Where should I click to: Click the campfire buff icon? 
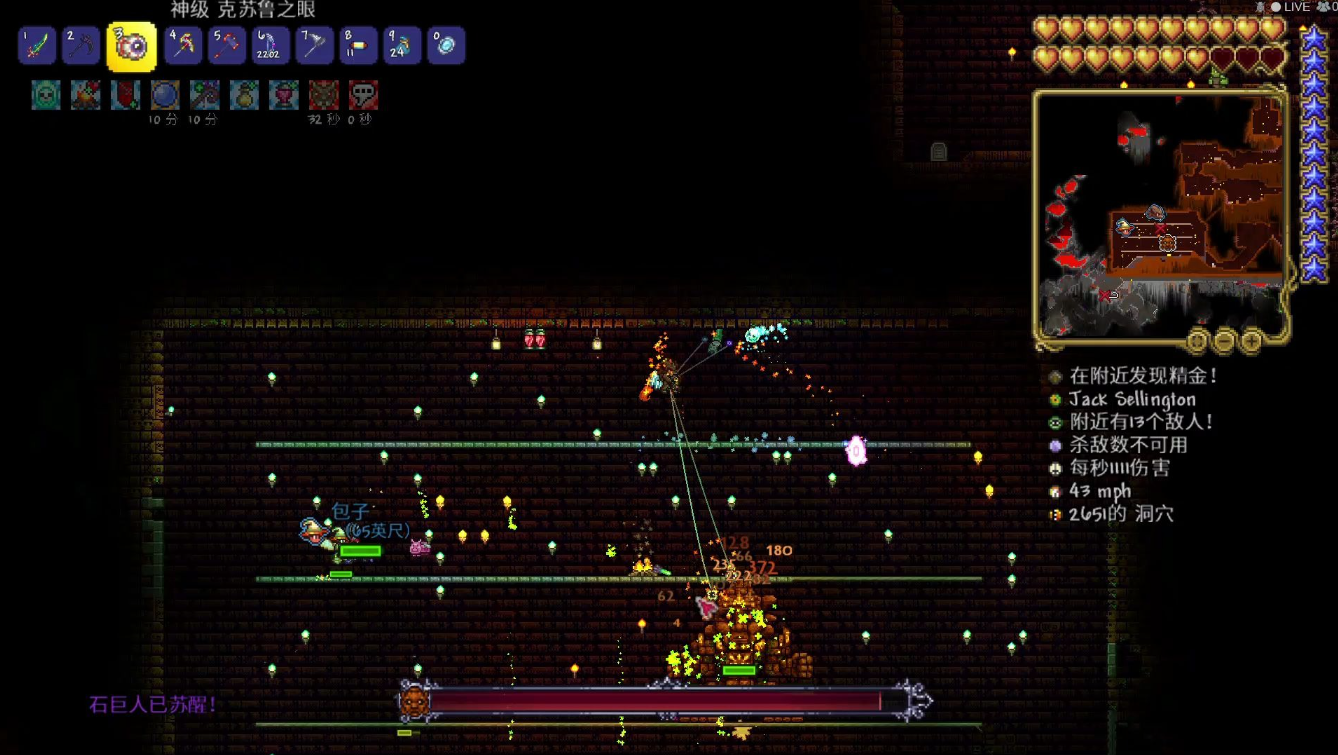(x=86, y=95)
